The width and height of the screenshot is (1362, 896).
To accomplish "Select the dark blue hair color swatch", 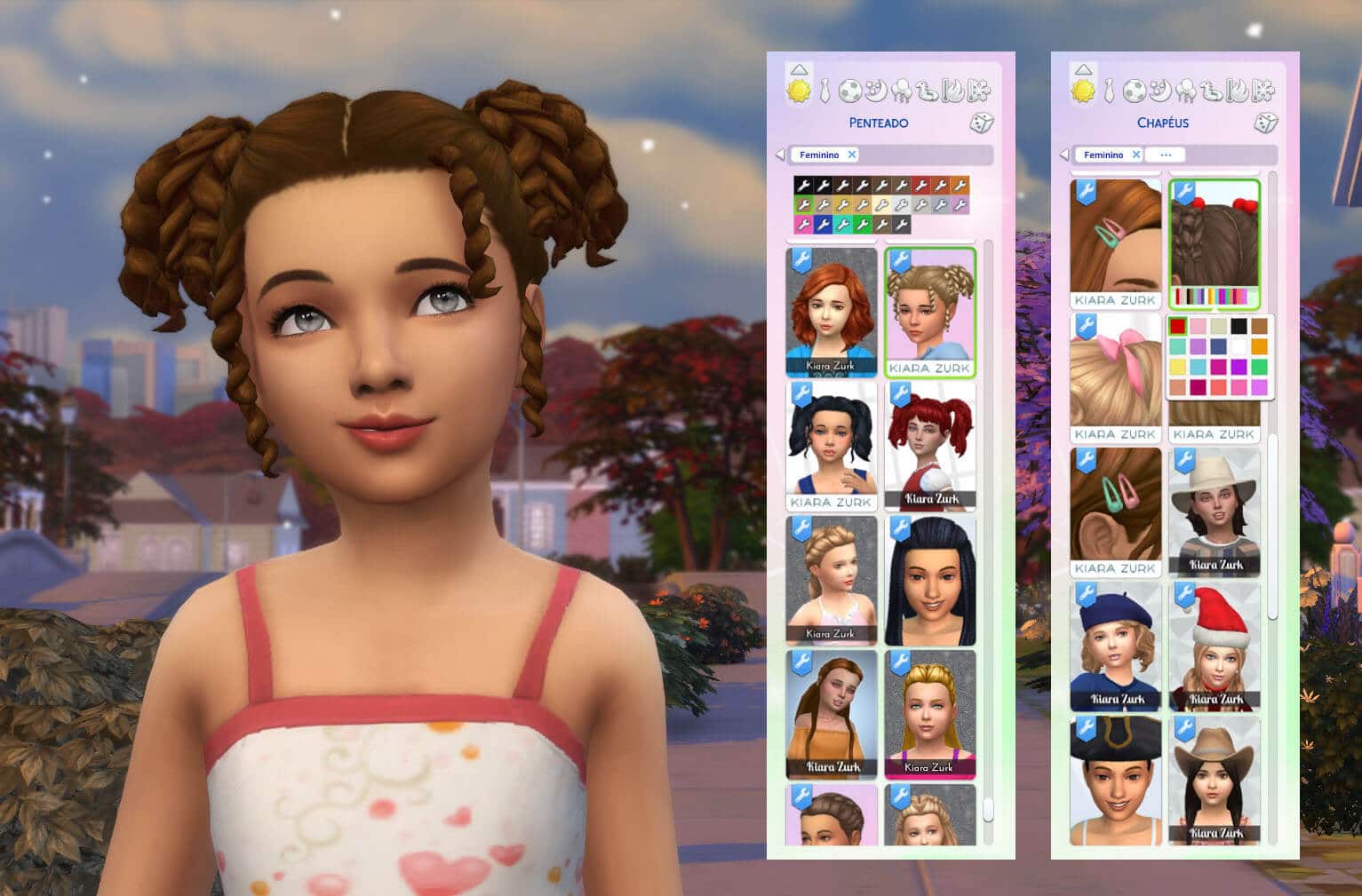I will tap(823, 224).
